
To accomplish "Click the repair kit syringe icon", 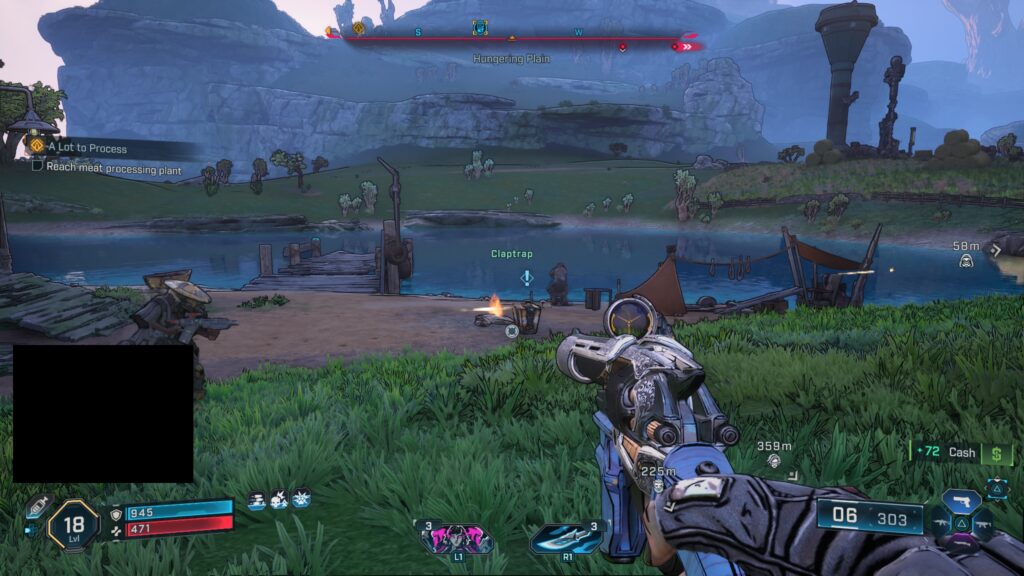I will [38, 505].
